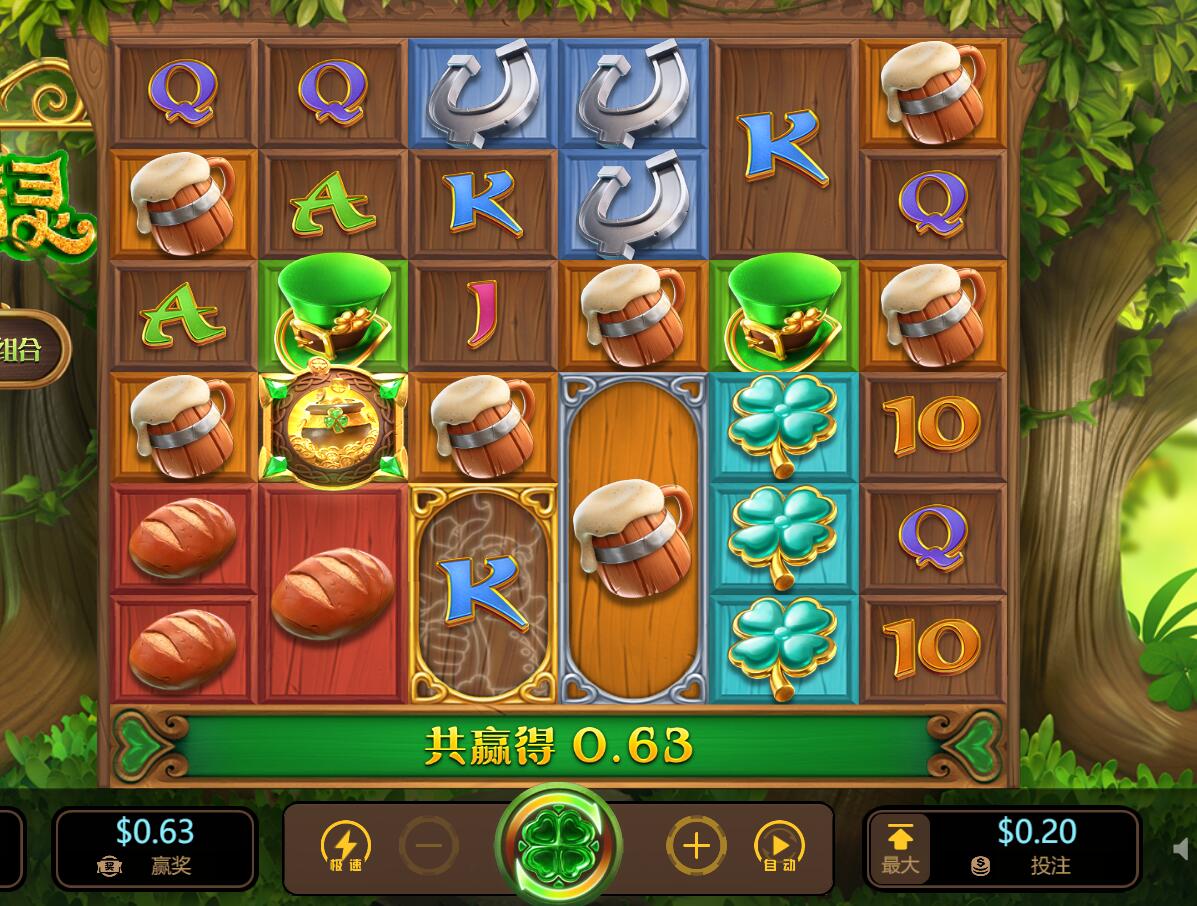Activate the 极速 turbo lightning button
This screenshot has width=1197, height=906.
(345, 846)
